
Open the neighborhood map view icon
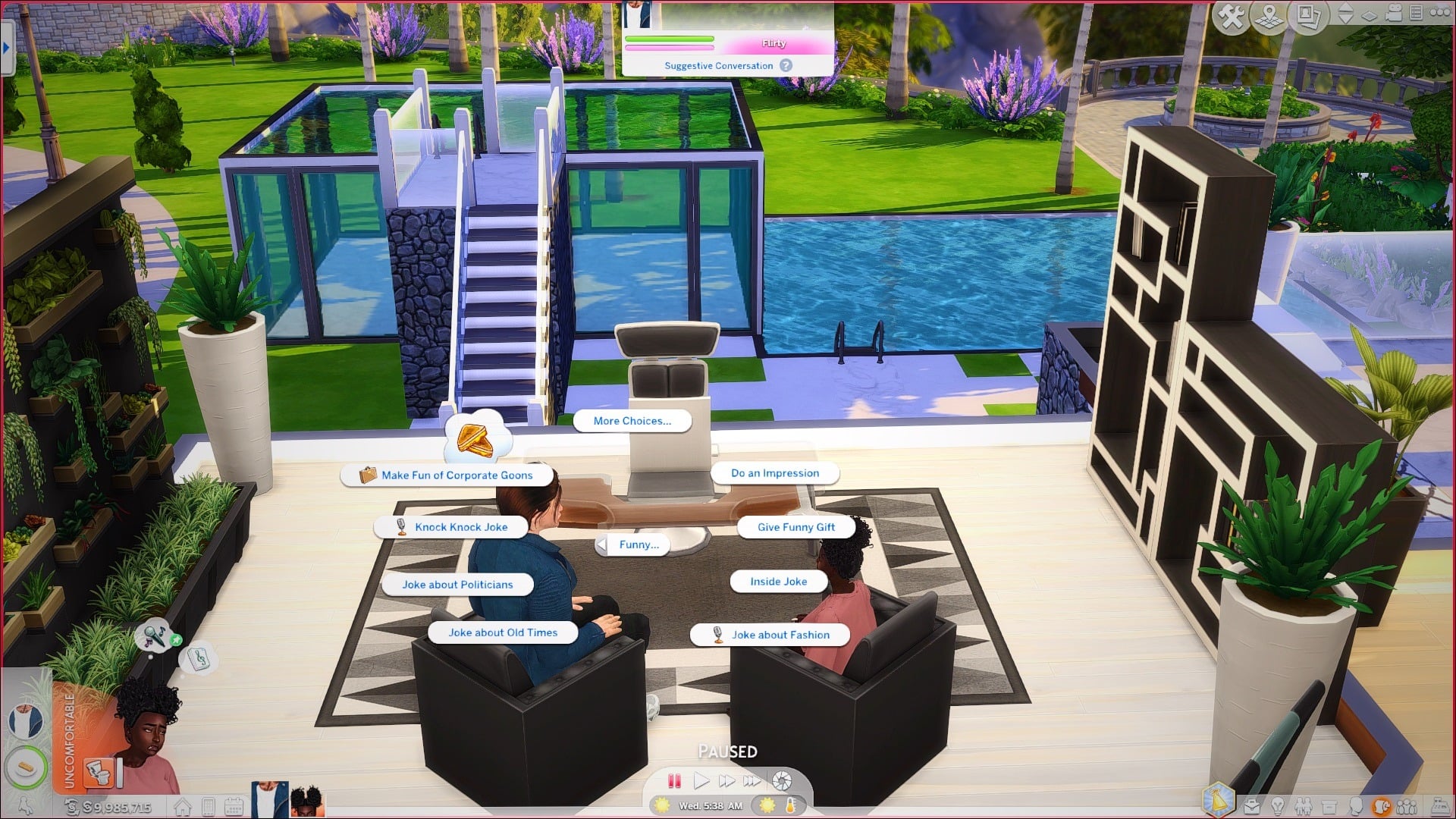(x=1267, y=13)
